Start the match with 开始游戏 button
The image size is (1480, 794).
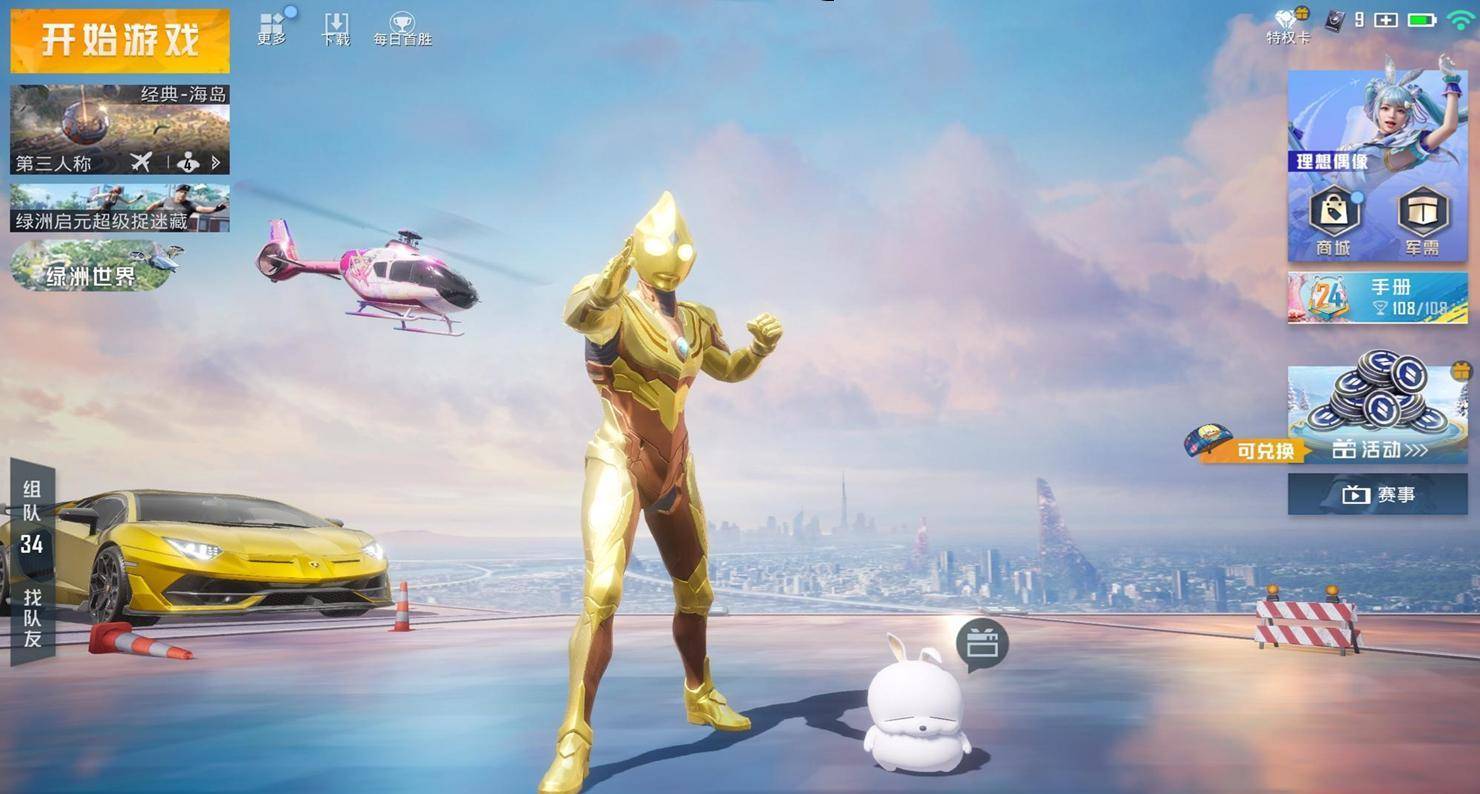(x=120, y=40)
